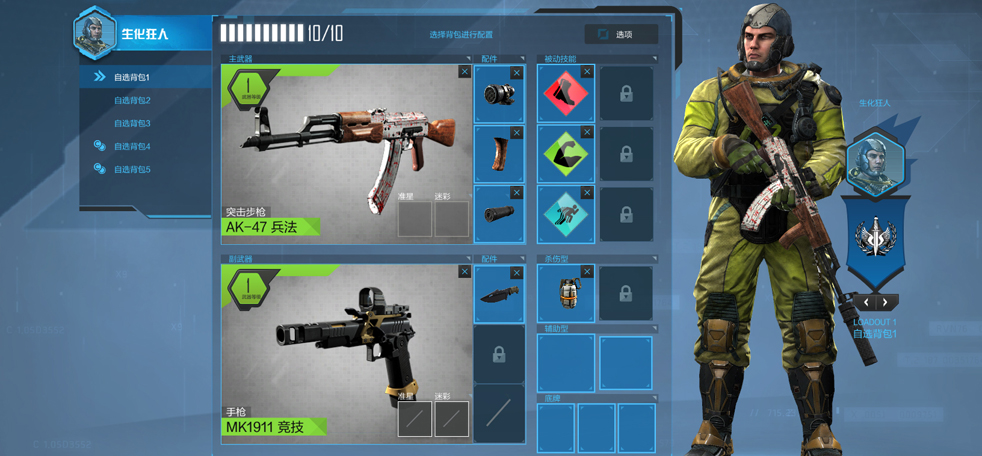Remove the MK1911 pistol with its X
The image size is (982, 456).
[465, 272]
